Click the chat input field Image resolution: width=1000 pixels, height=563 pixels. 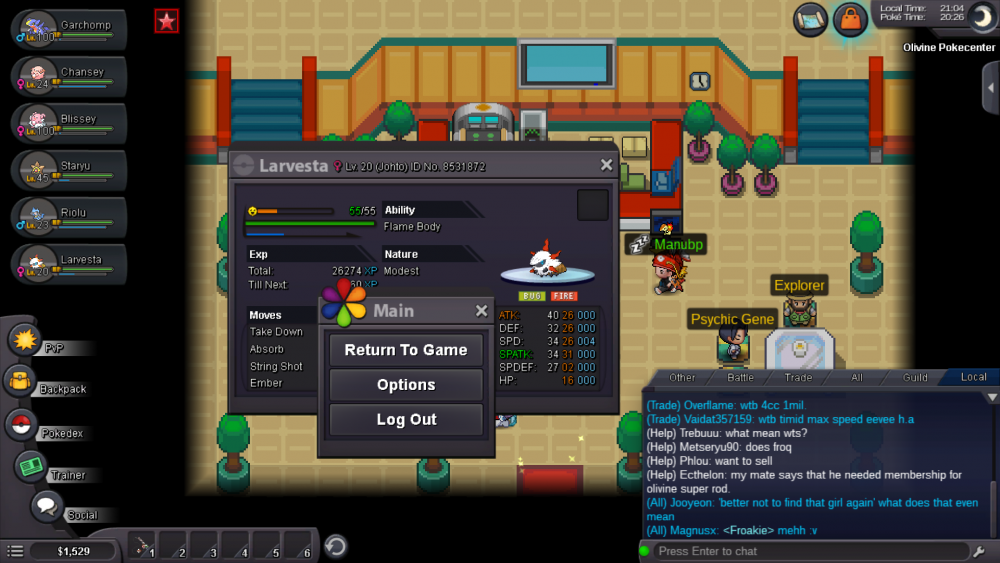[x=810, y=551]
